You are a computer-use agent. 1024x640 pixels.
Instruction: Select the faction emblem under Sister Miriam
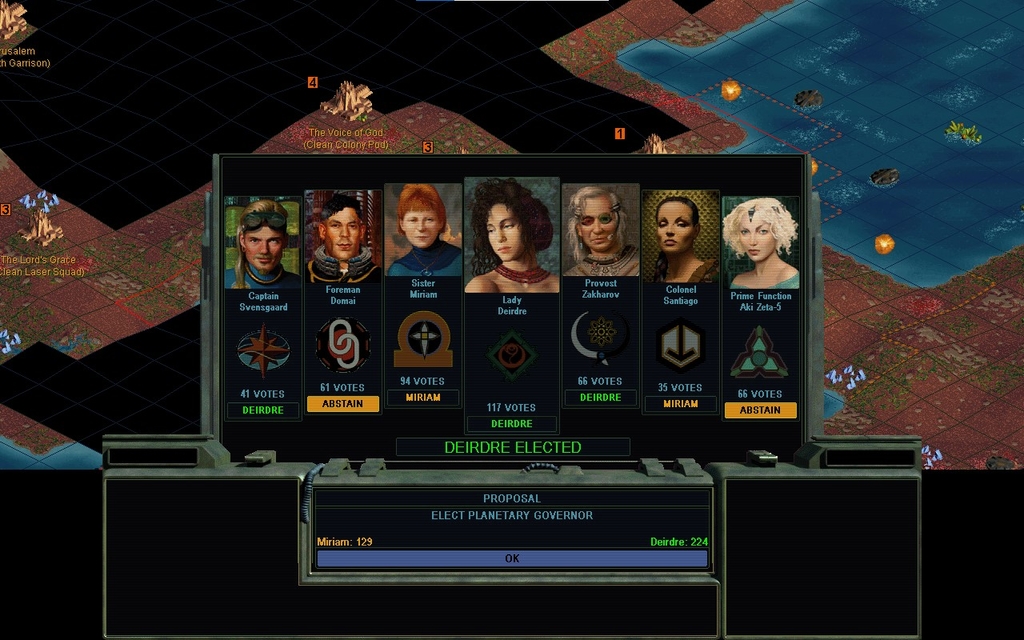point(423,340)
